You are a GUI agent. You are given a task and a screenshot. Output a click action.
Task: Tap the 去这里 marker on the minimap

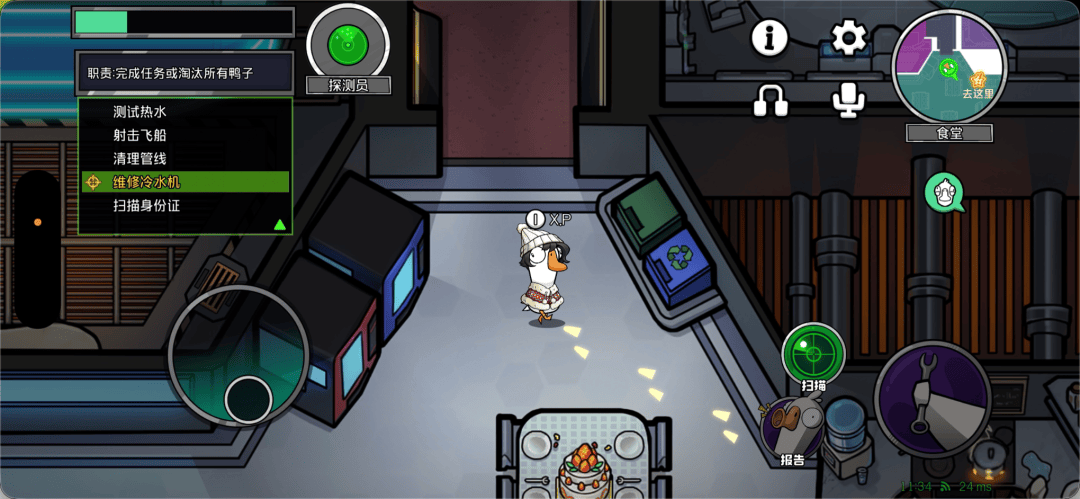tap(977, 82)
